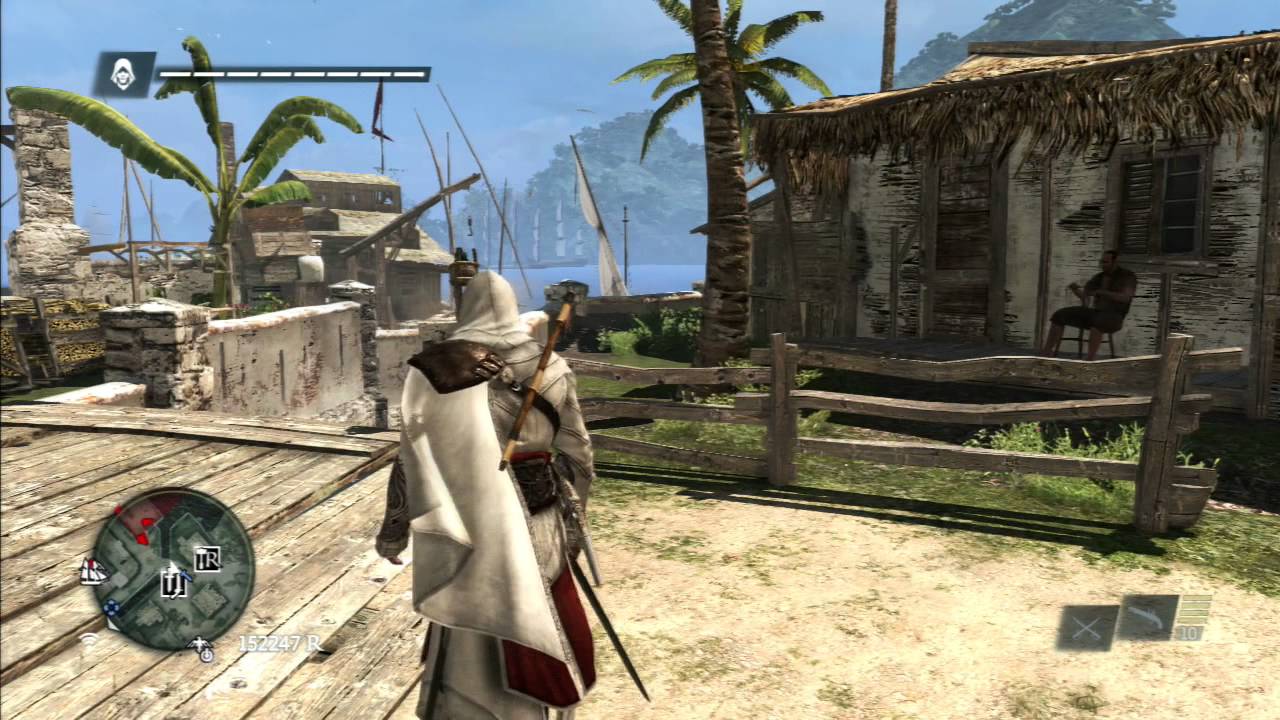Click the tavern icon on the minimap
The height and width of the screenshot is (720, 1280).
(x=174, y=584)
